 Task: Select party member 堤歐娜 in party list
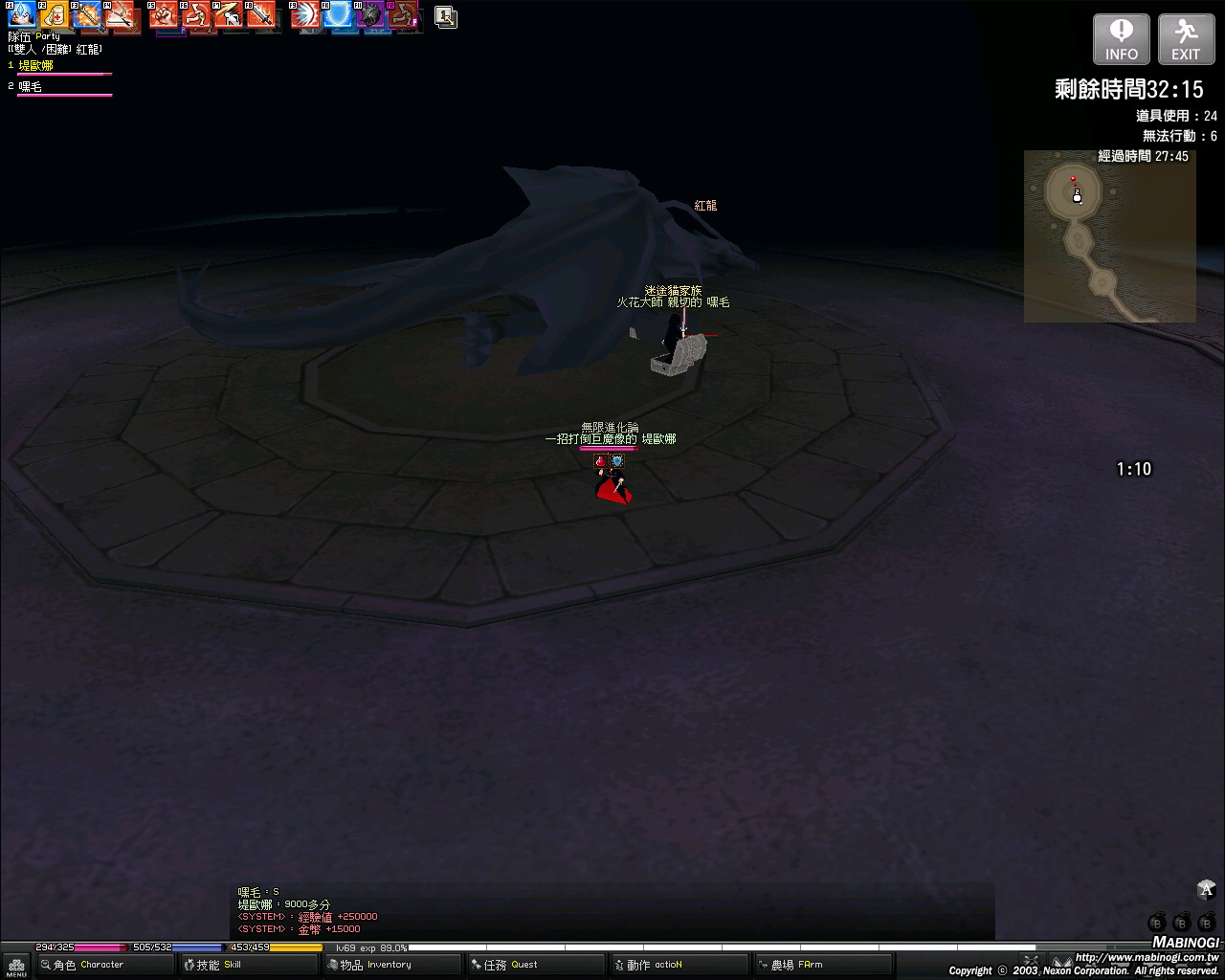point(36,66)
